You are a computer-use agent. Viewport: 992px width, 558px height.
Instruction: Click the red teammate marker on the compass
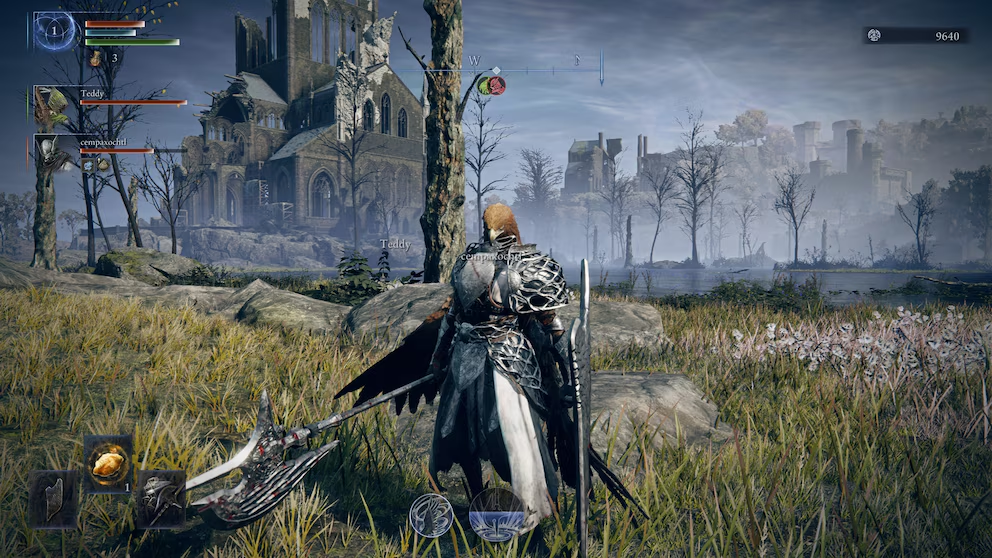497,85
